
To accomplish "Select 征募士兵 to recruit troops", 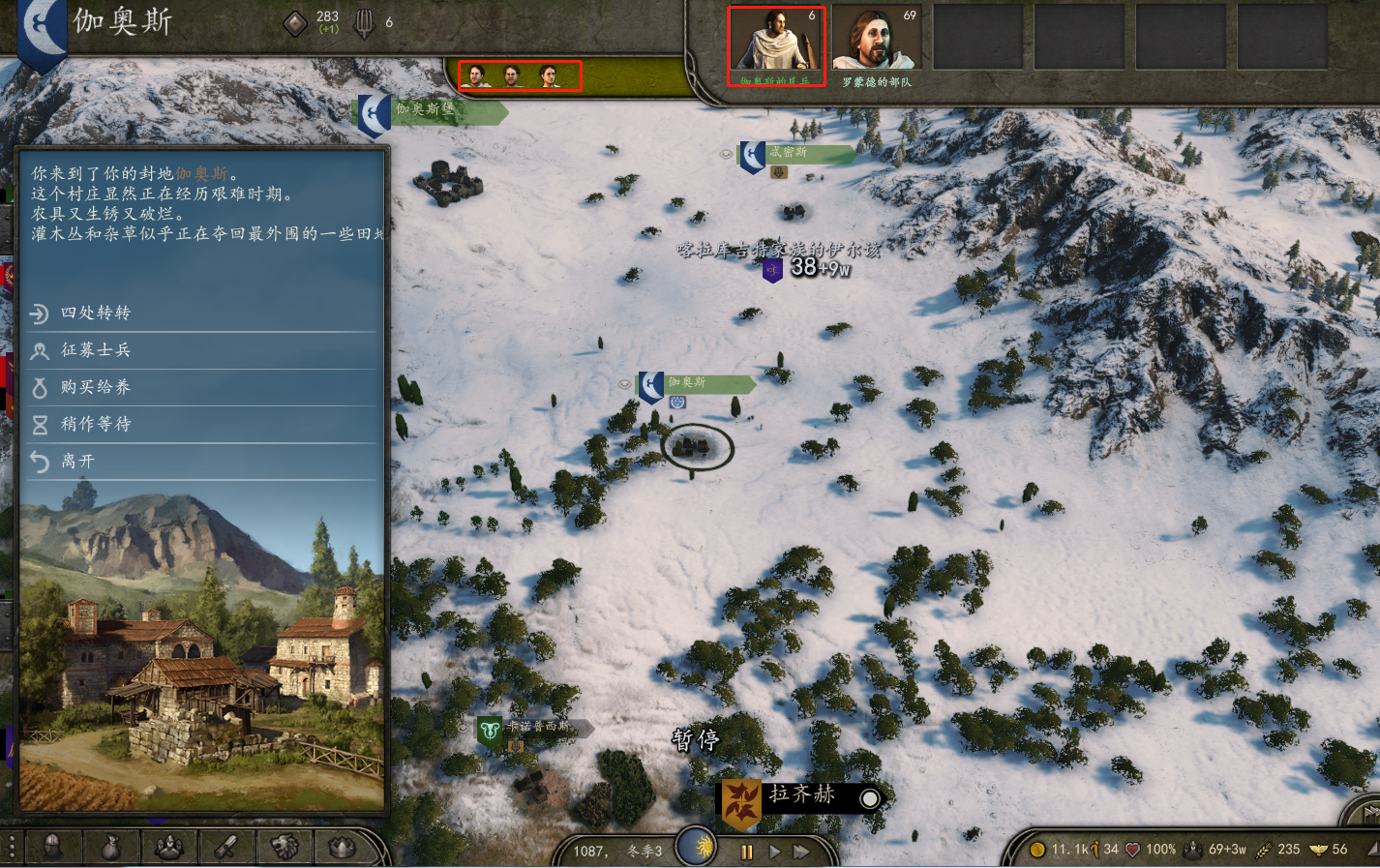I will (x=95, y=349).
